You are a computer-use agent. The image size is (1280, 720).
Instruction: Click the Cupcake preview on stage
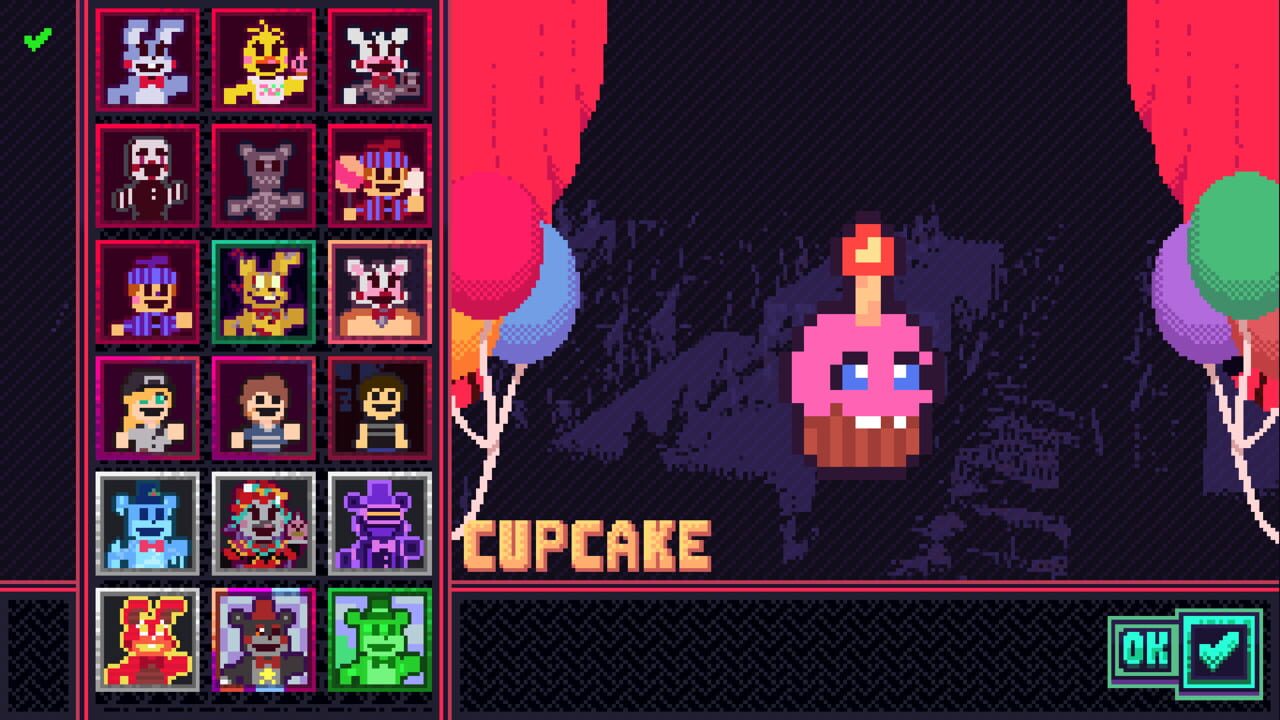click(870, 370)
